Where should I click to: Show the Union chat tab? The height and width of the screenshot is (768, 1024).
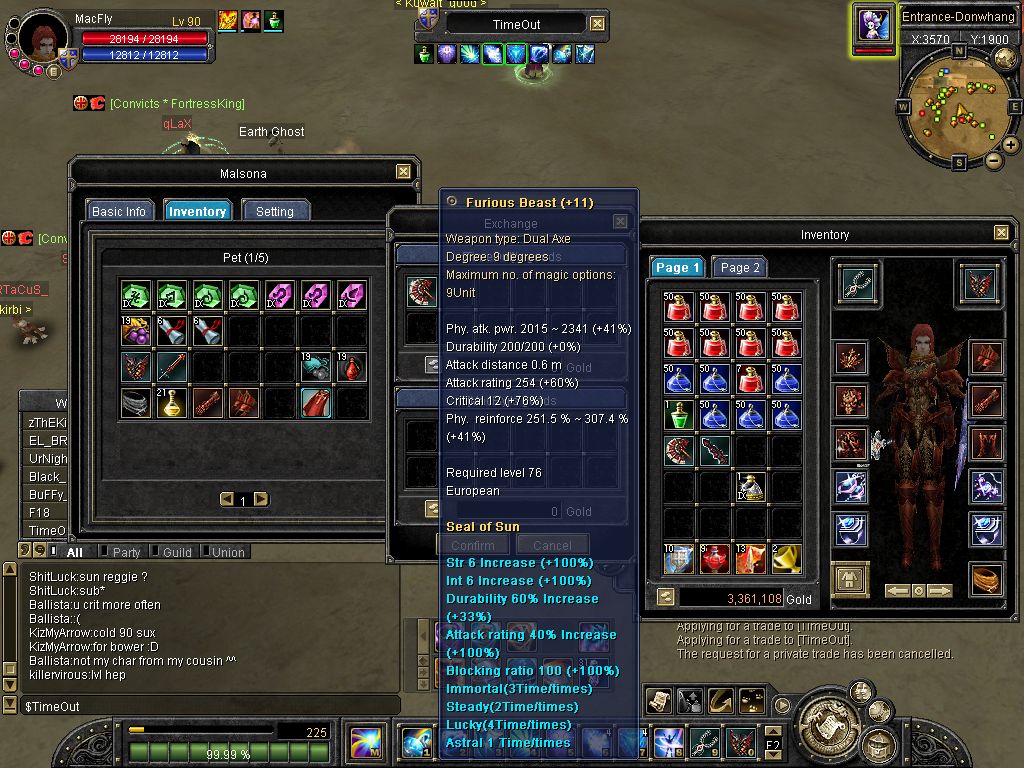pos(227,552)
